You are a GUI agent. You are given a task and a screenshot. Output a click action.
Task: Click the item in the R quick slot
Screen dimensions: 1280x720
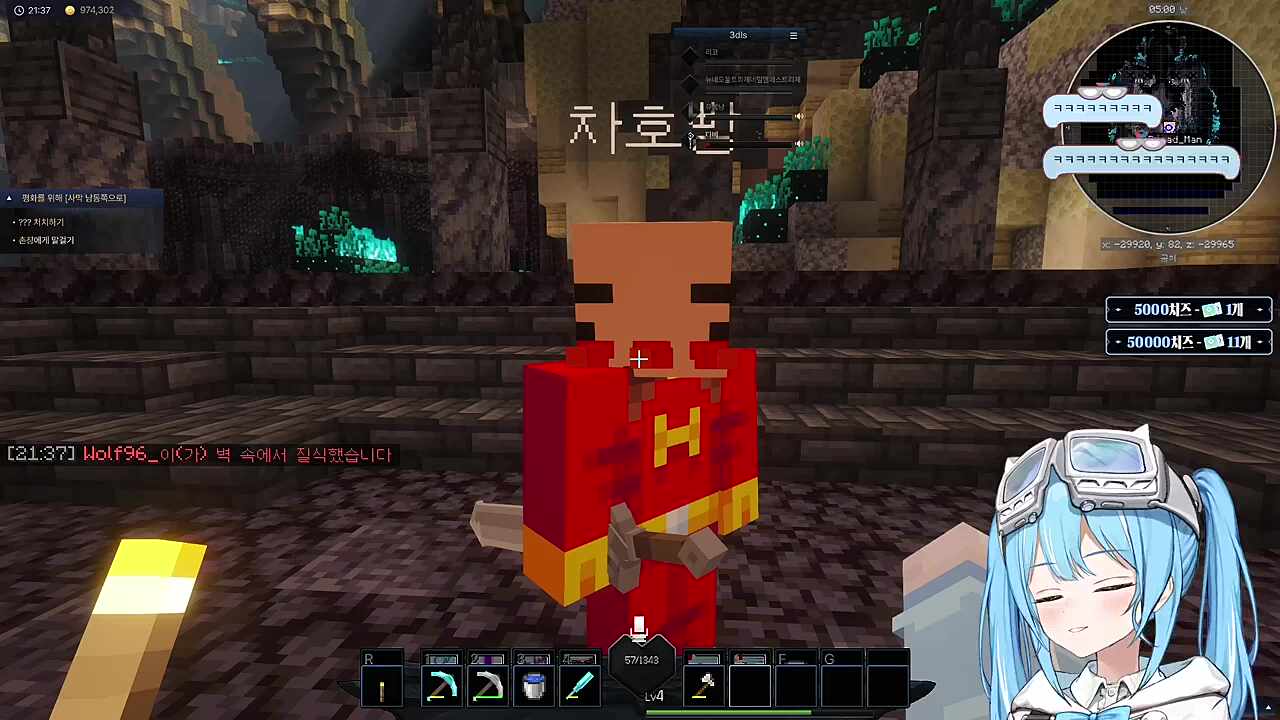pos(382,684)
